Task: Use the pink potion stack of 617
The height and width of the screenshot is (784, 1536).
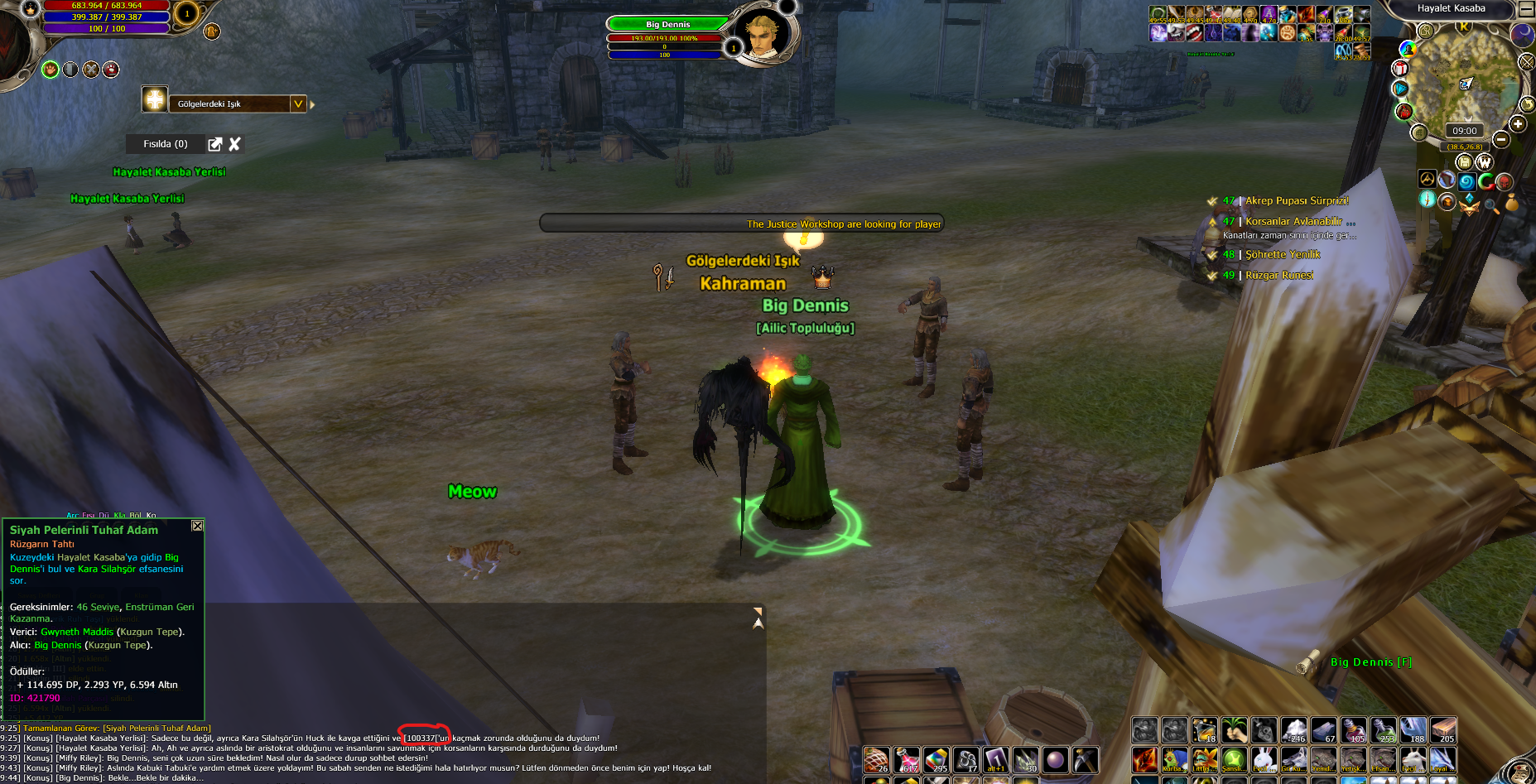Action: pos(907,760)
